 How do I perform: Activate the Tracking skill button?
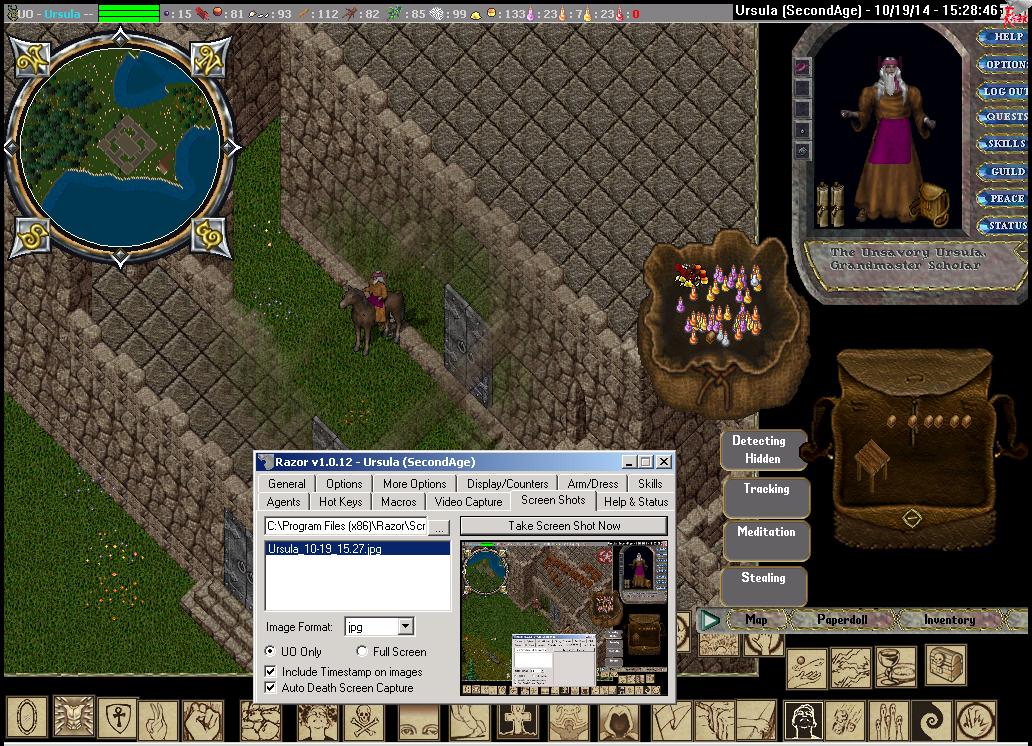coord(766,490)
